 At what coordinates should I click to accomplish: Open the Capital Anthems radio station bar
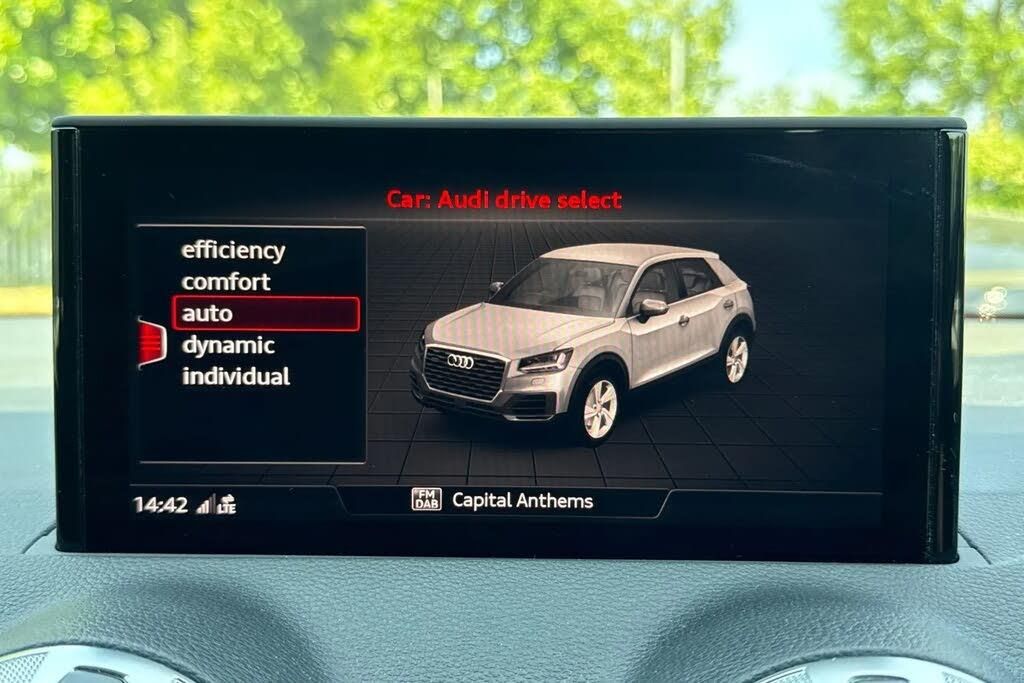pyautogui.click(x=502, y=500)
